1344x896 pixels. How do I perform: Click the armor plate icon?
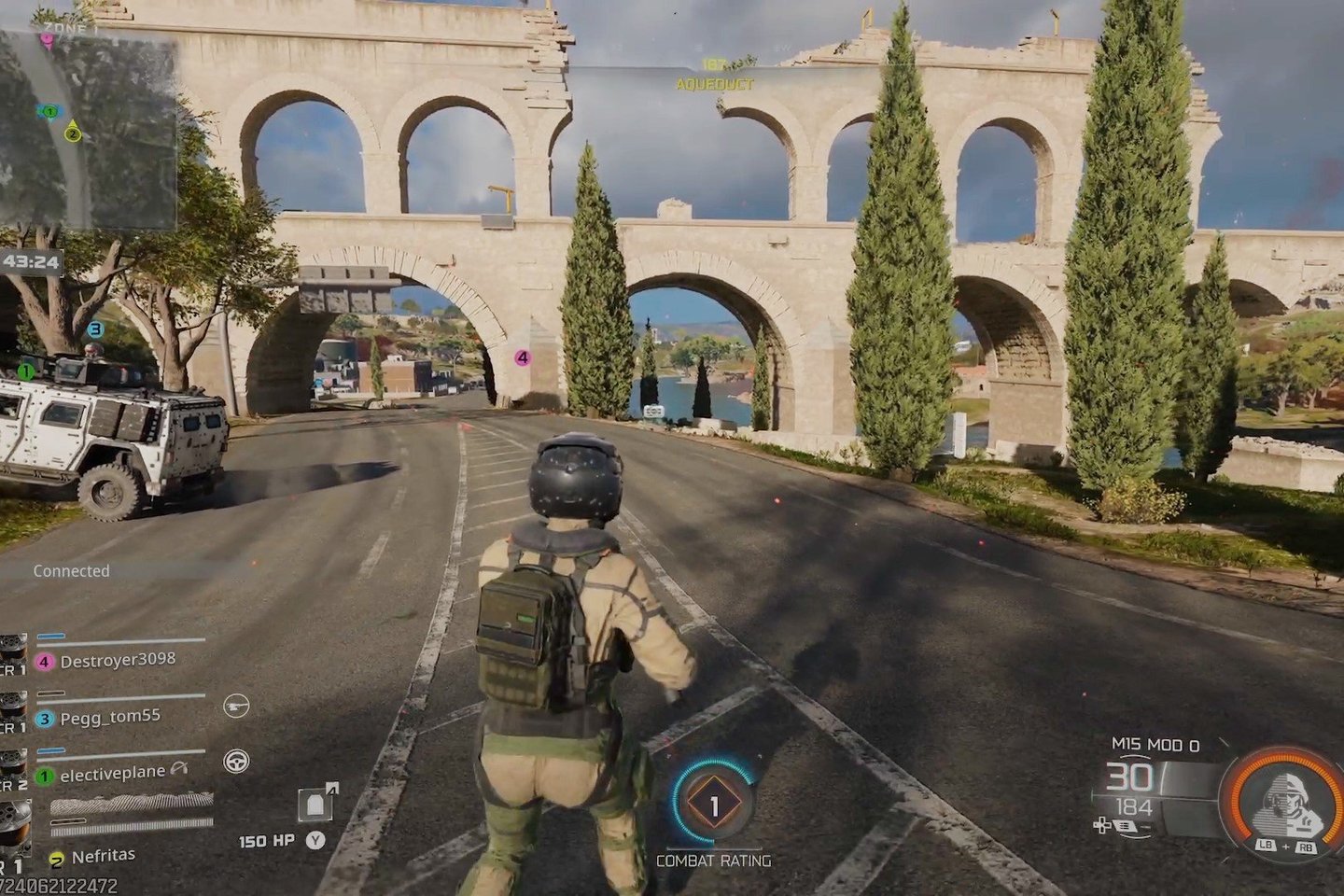315,804
